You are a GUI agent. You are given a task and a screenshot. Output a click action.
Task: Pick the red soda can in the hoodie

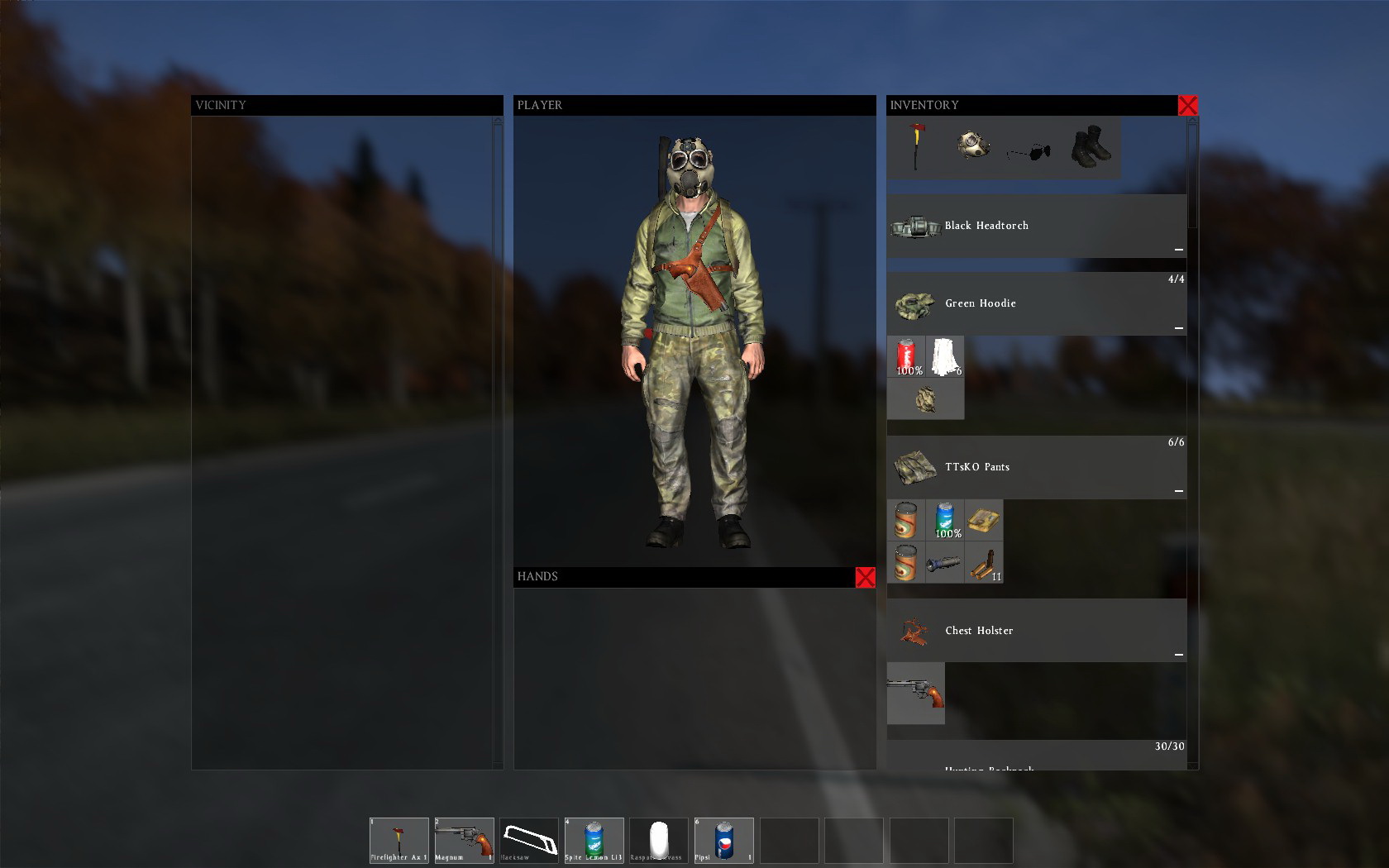(x=906, y=357)
